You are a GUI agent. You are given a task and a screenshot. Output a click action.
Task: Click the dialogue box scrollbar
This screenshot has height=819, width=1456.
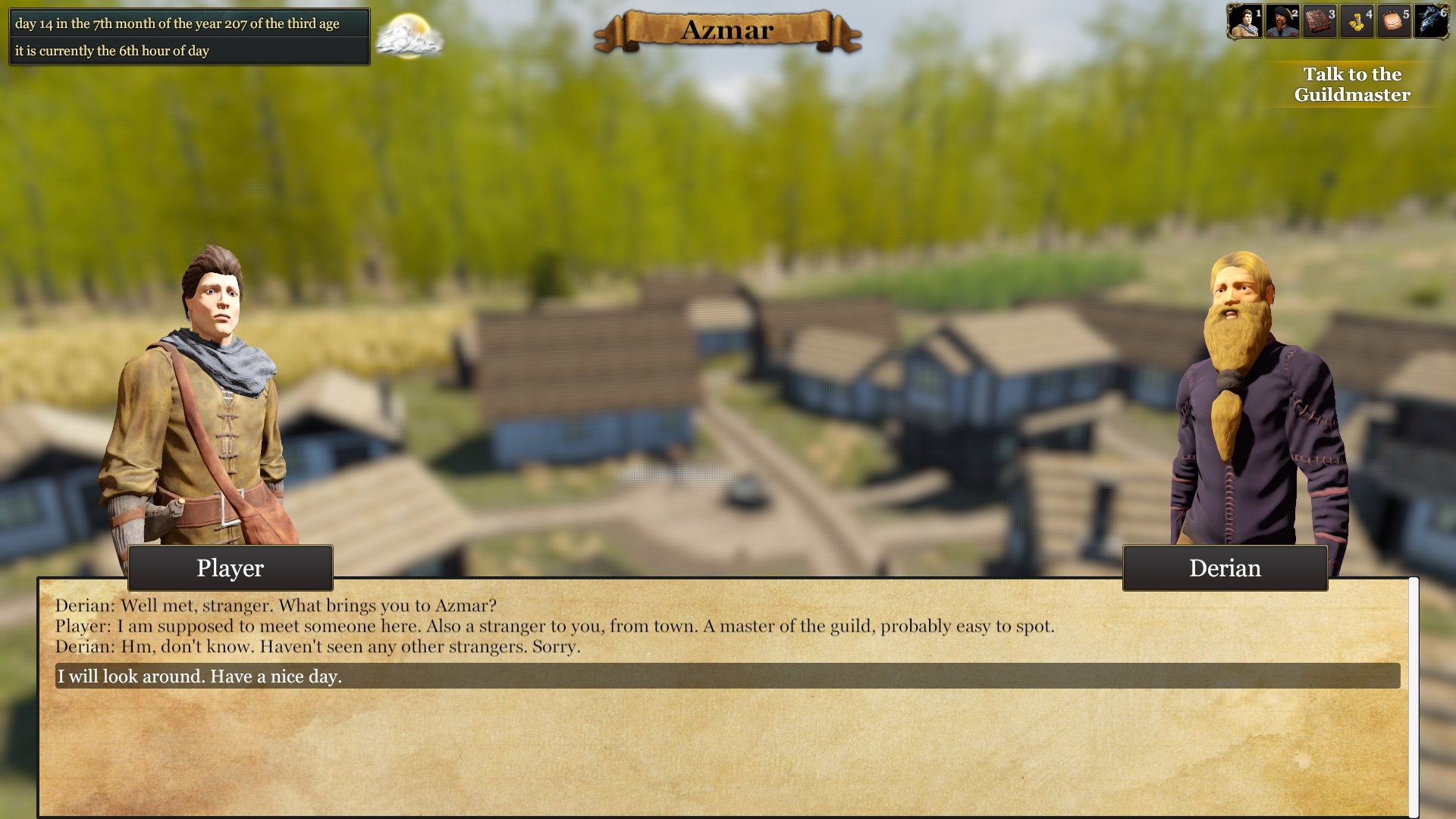[x=1414, y=696]
